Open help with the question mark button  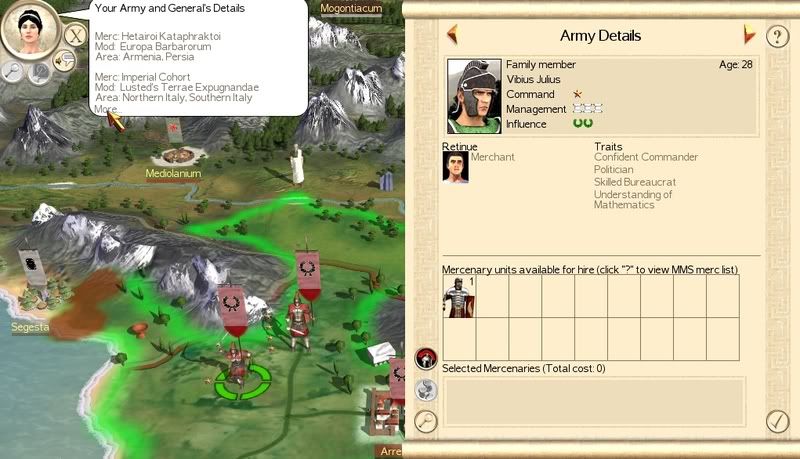(x=777, y=37)
